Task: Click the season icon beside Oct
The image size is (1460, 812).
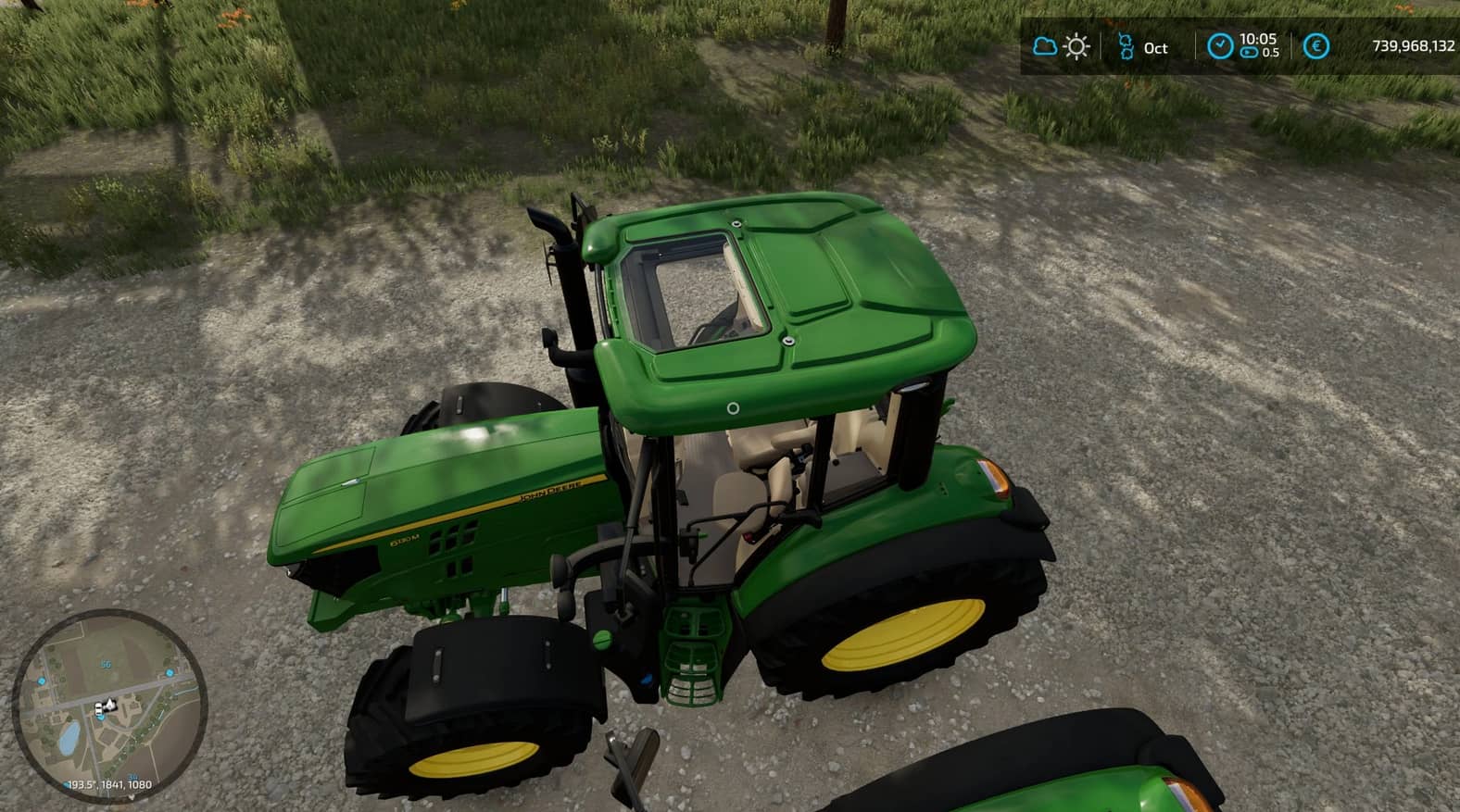Action: pos(1126,46)
